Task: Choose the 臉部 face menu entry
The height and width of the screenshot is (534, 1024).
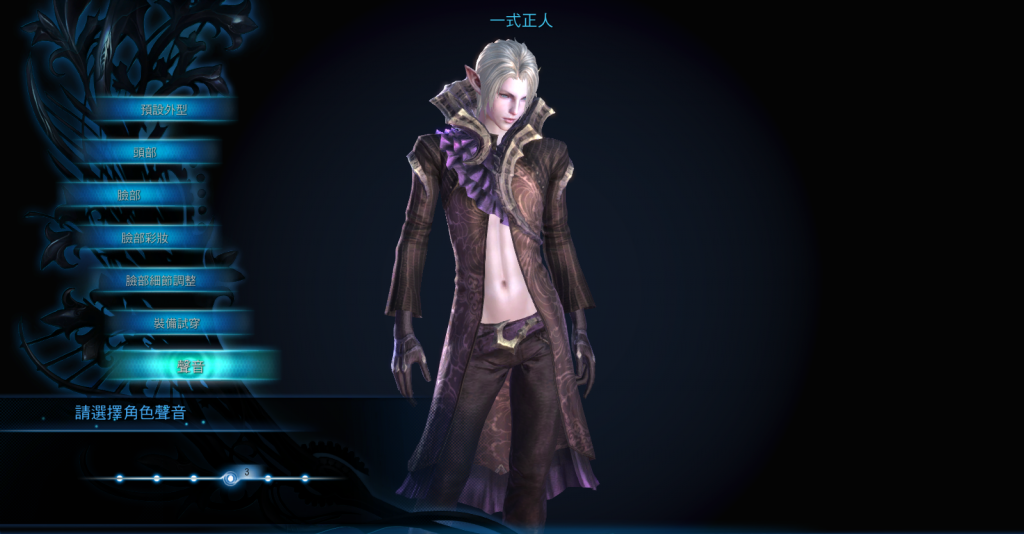Action: [x=129, y=195]
